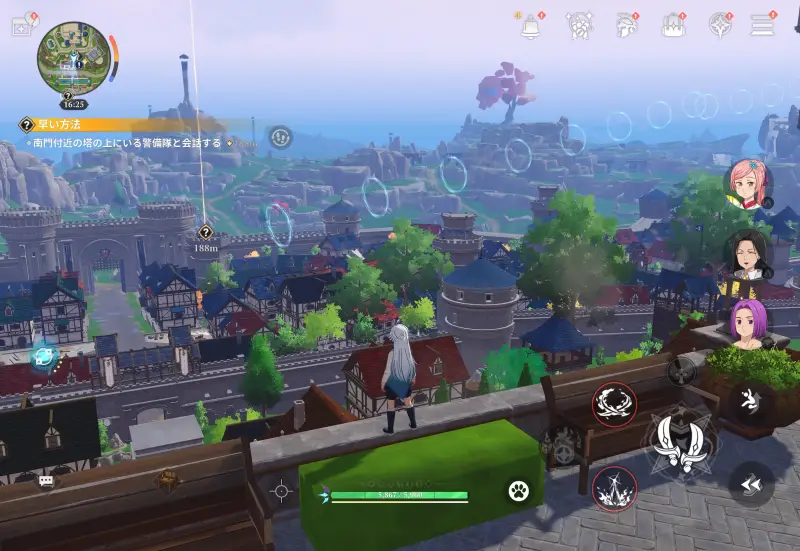800x551 pixels.
Task: Open the four-point star compass icon
Action: [720, 26]
